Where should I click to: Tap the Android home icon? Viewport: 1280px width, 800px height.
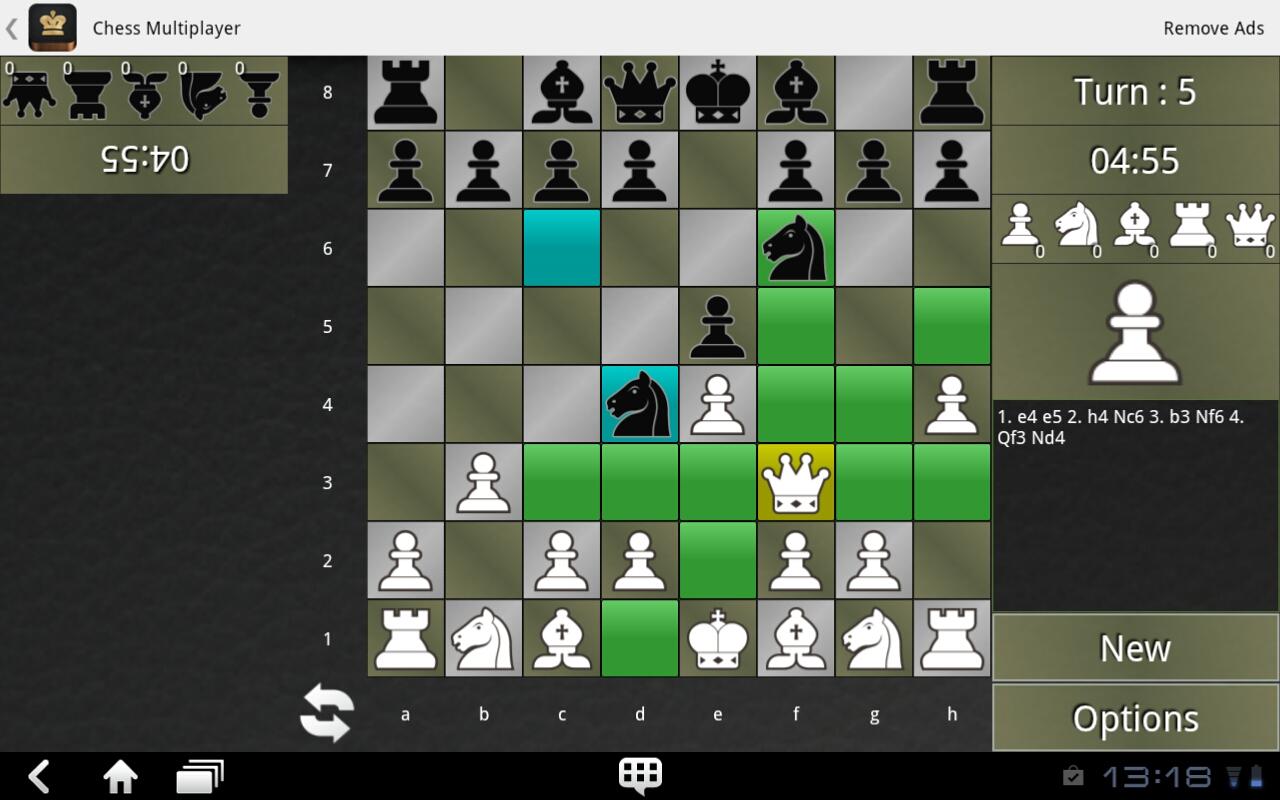click(120, 775)
